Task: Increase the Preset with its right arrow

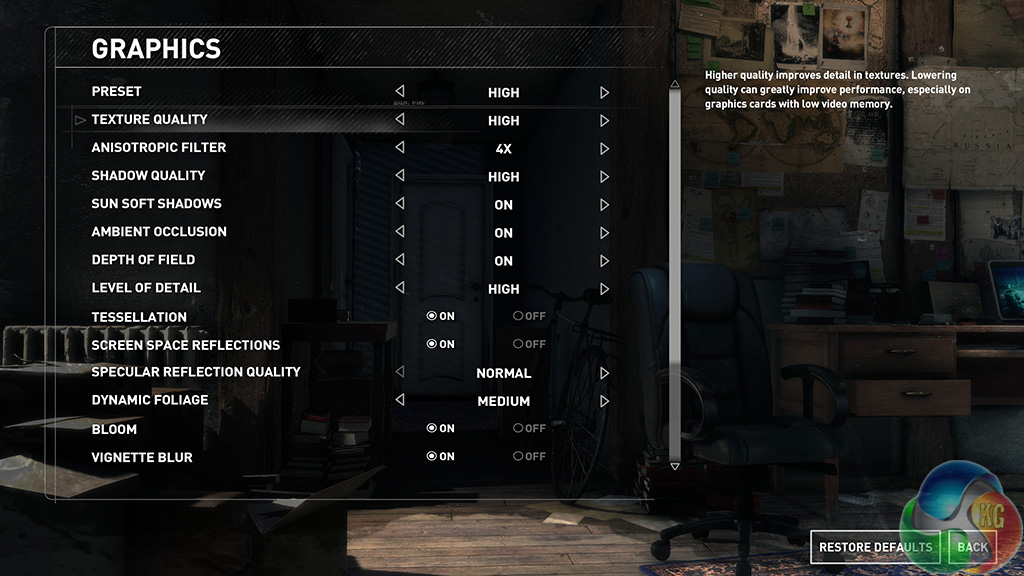Action: (x=605, y=92)
